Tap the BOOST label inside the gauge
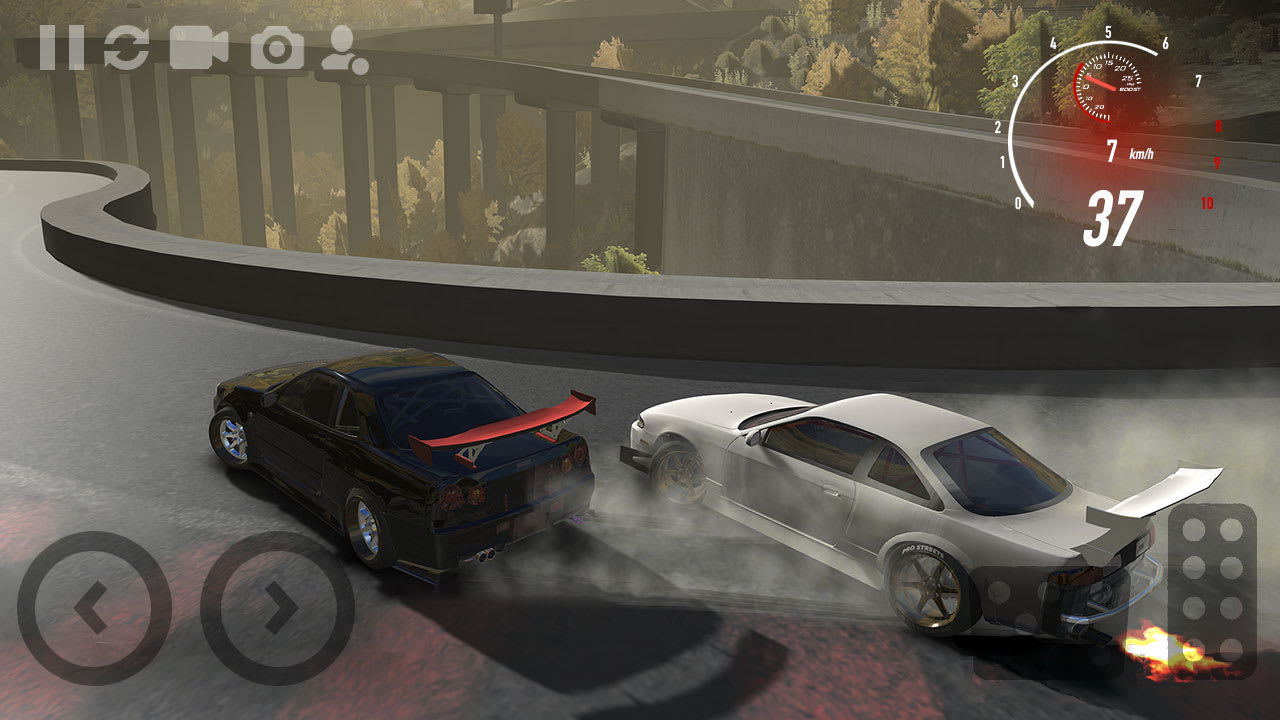This screenshot has width=1280, height=720. tap(1129, 89)
